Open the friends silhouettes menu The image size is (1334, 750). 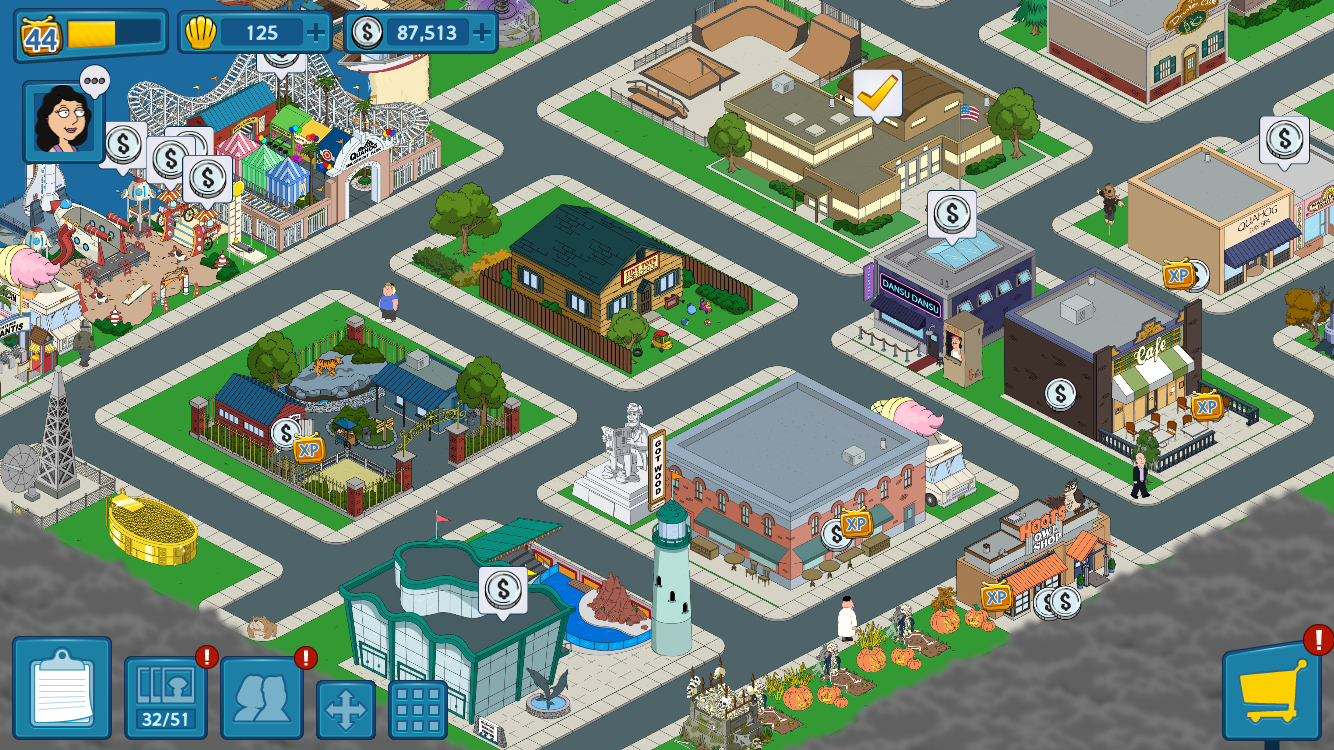(x=262, y=697)
